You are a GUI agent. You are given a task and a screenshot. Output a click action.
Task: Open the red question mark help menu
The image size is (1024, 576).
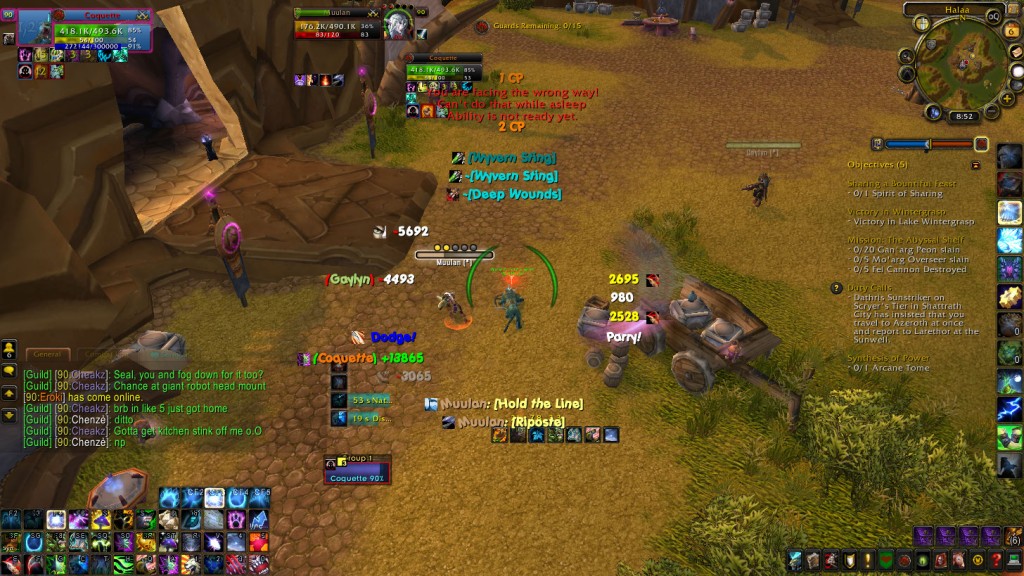(x=996, y=560)
